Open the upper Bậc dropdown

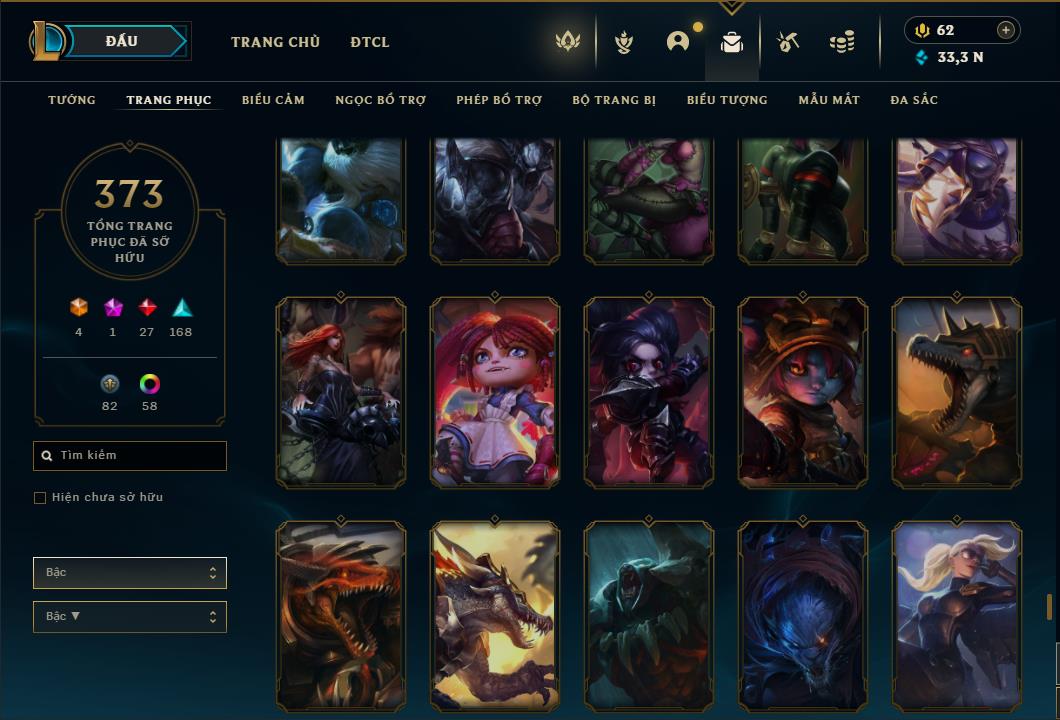pyautogui.click(x=130, y=573)
